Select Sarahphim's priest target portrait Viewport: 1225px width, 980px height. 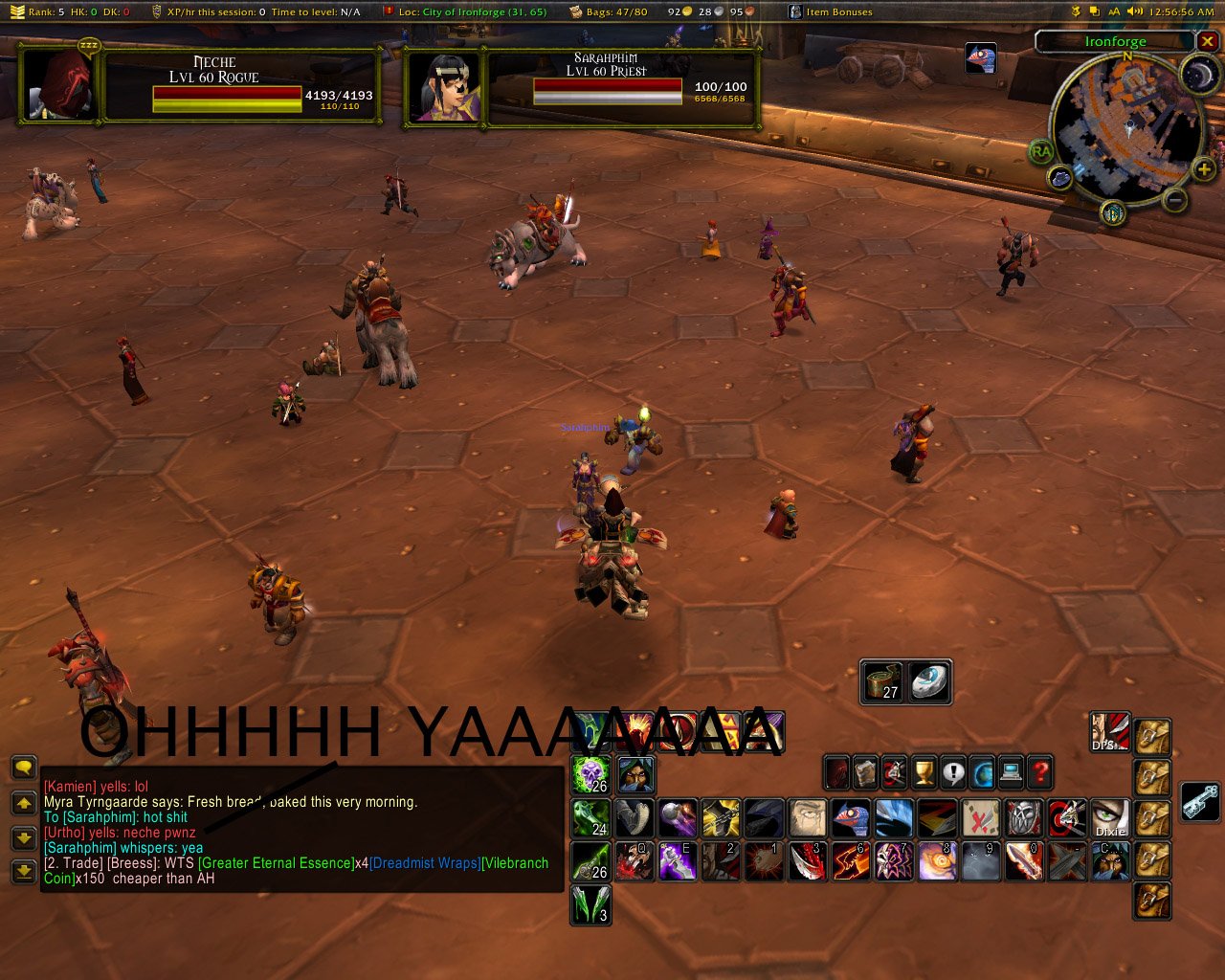coord(445,87)
